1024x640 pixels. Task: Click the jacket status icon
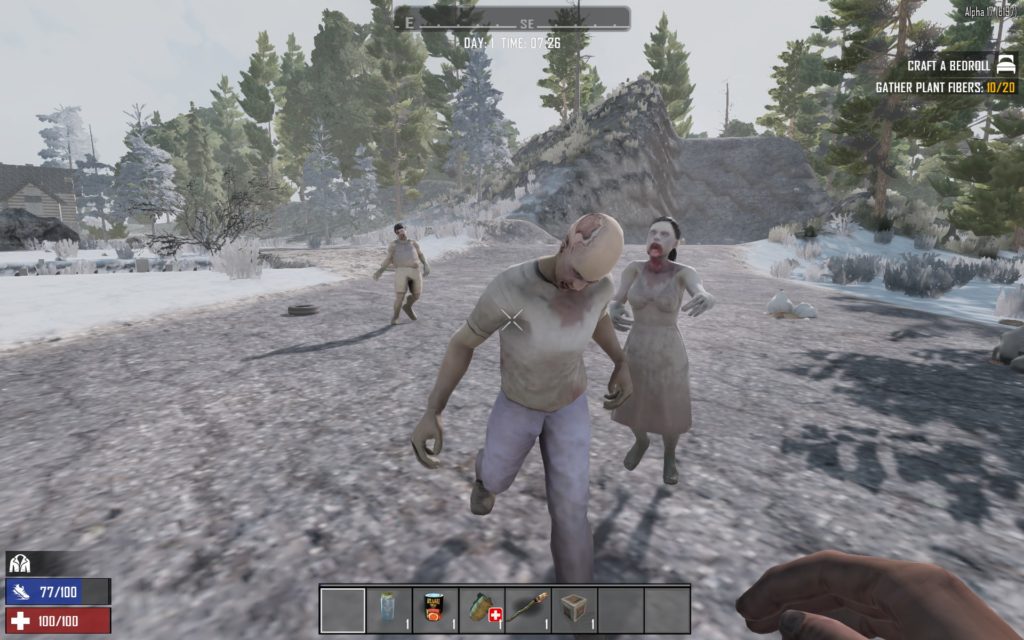19,564
